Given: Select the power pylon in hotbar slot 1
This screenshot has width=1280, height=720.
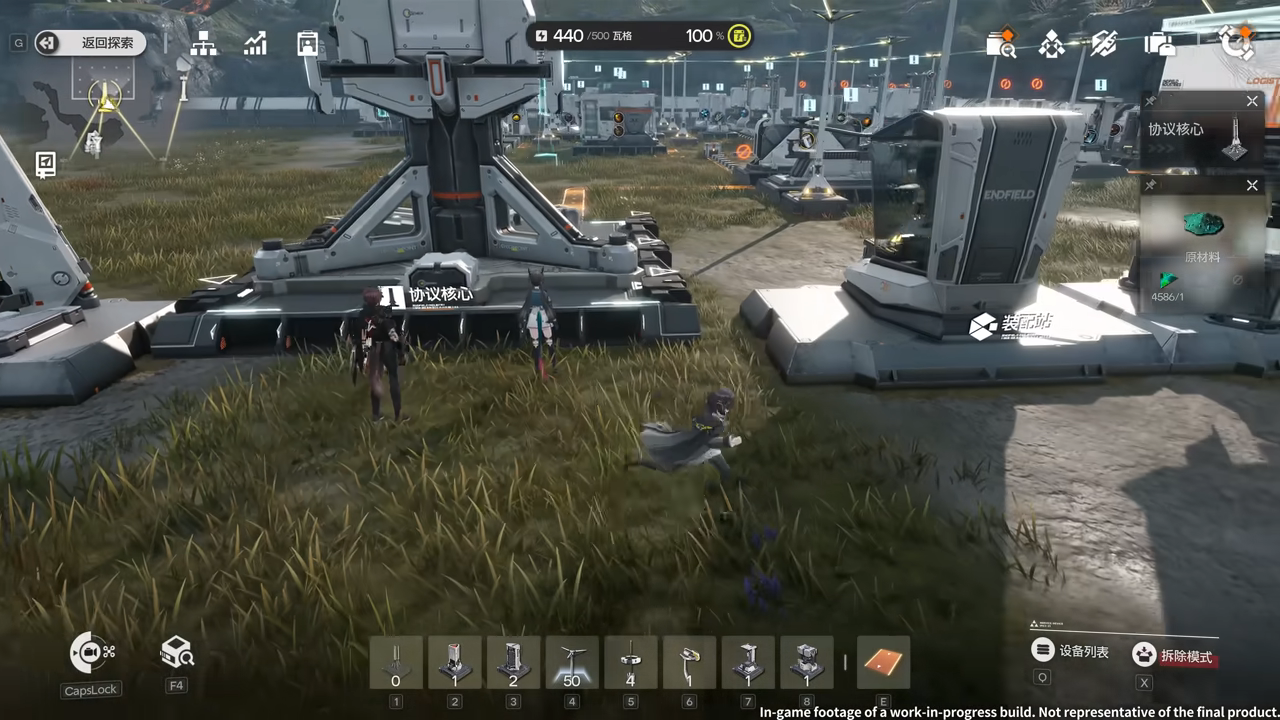Looking at the screenshot, I should point(396,660).
